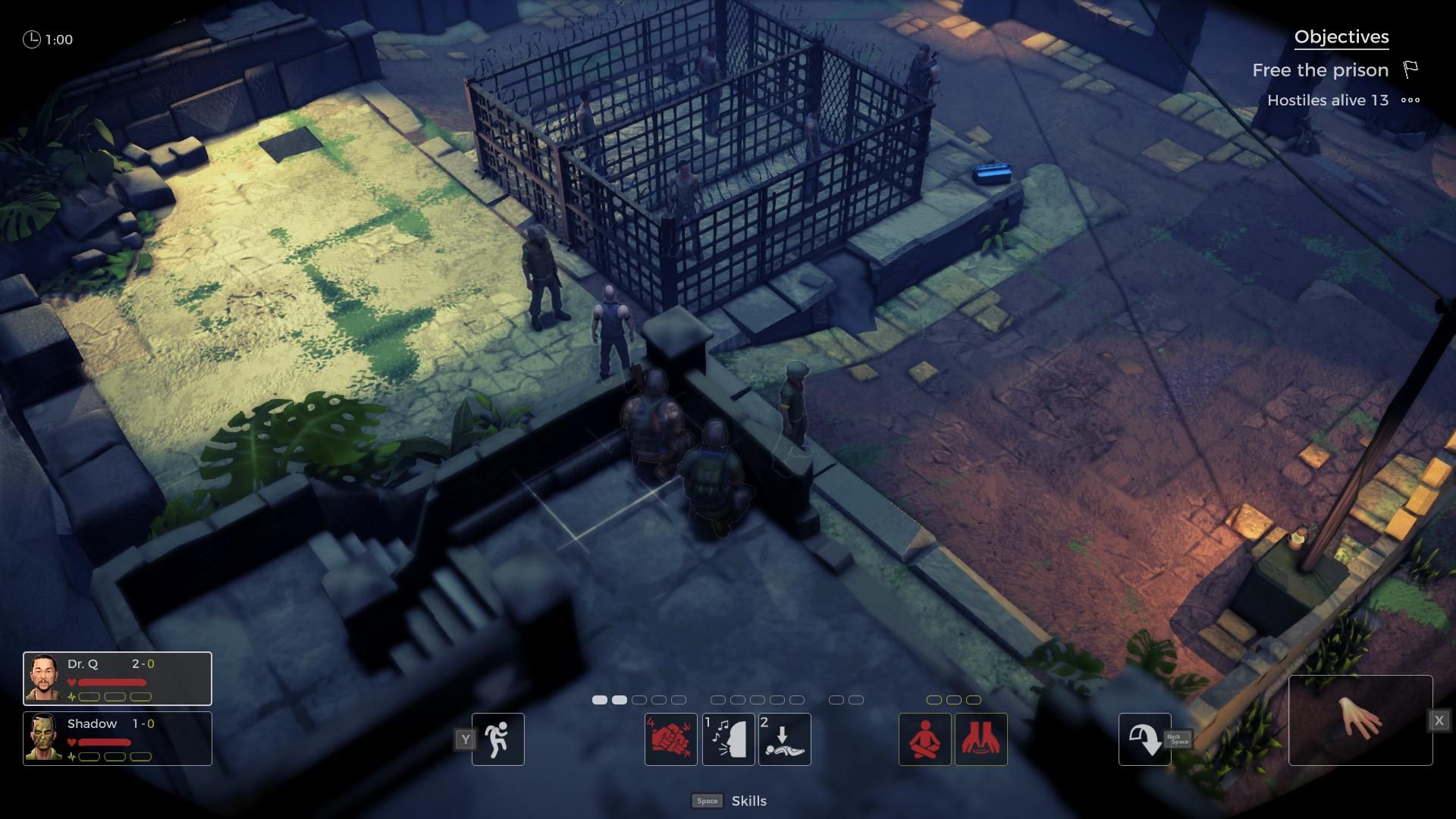Choose the hide body skill
The width and height of the screenshot is (1456, 819).
[x=784, y=739]
